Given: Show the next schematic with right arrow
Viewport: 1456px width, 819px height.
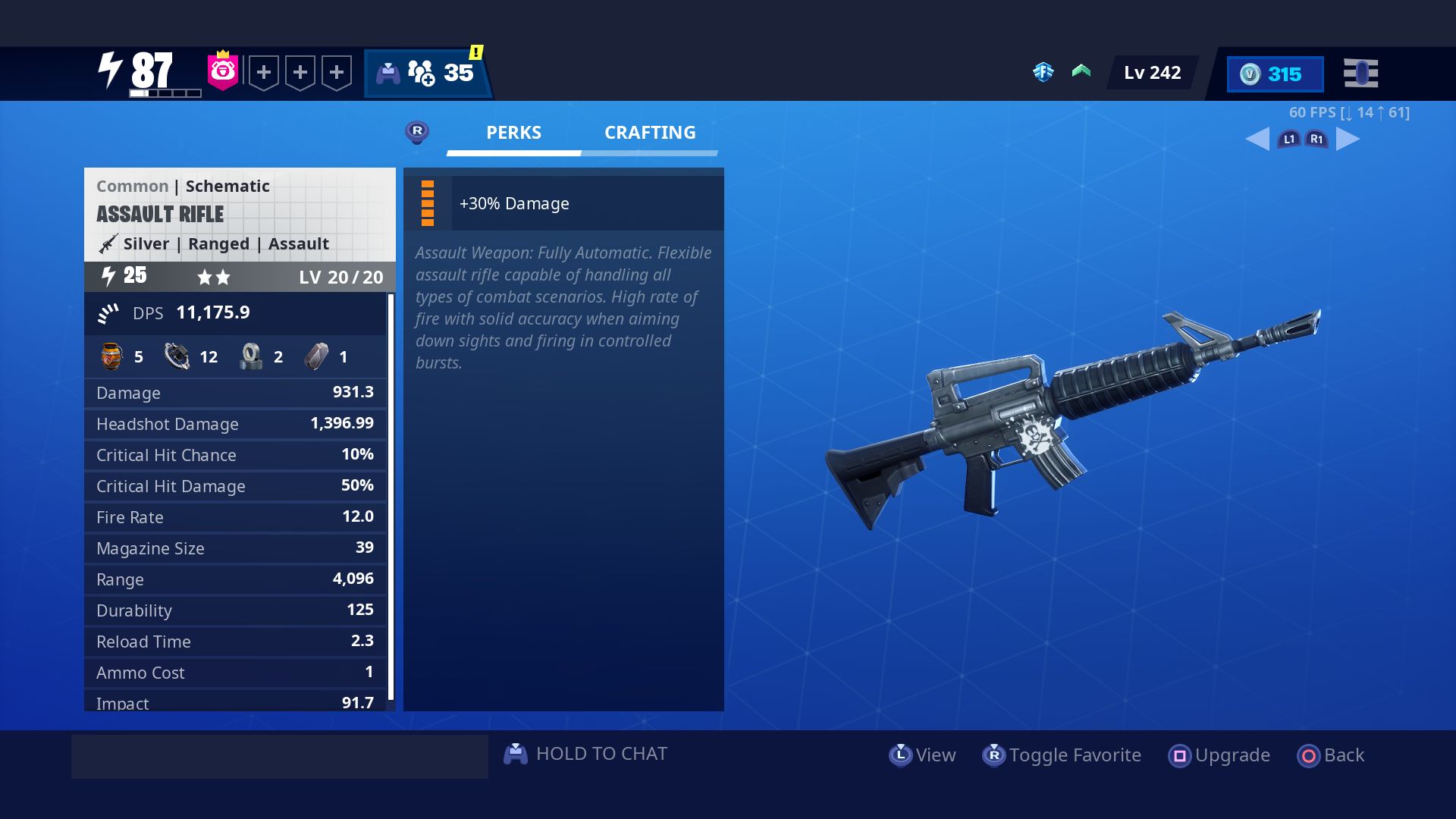Looking at the screenshot, I should pos(1348,139).
